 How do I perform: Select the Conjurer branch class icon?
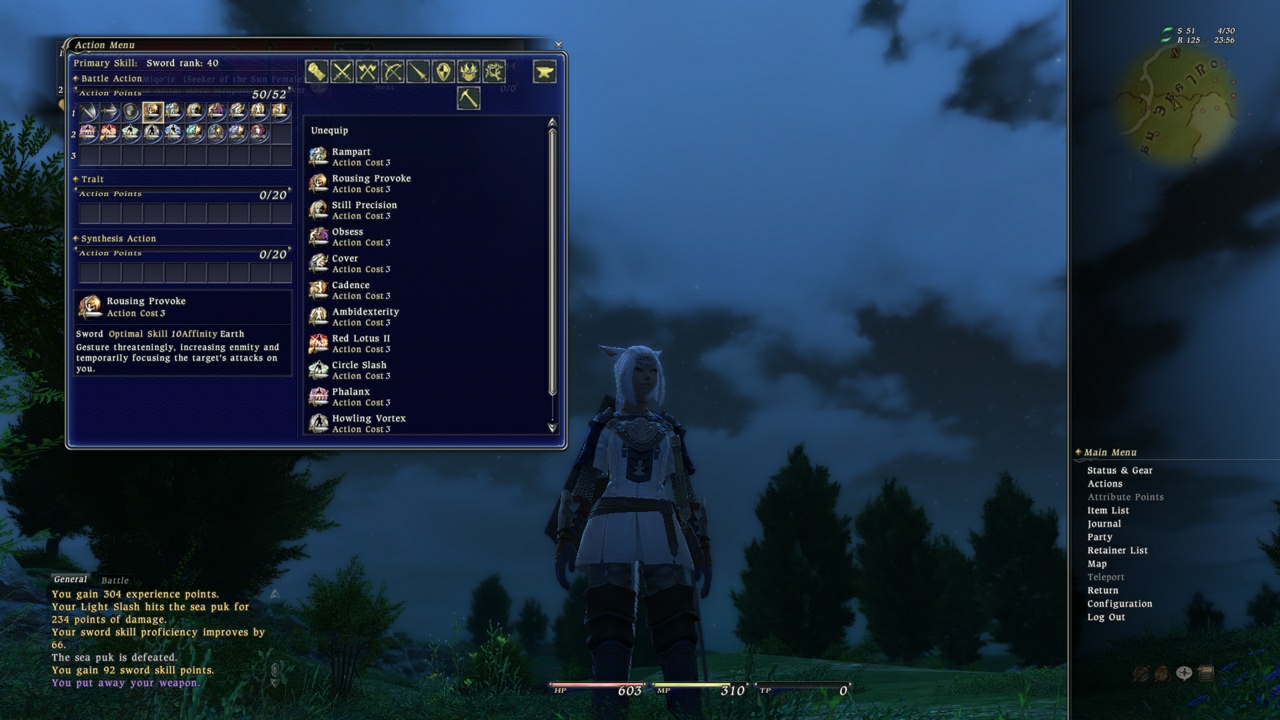[x=494, y=72]
